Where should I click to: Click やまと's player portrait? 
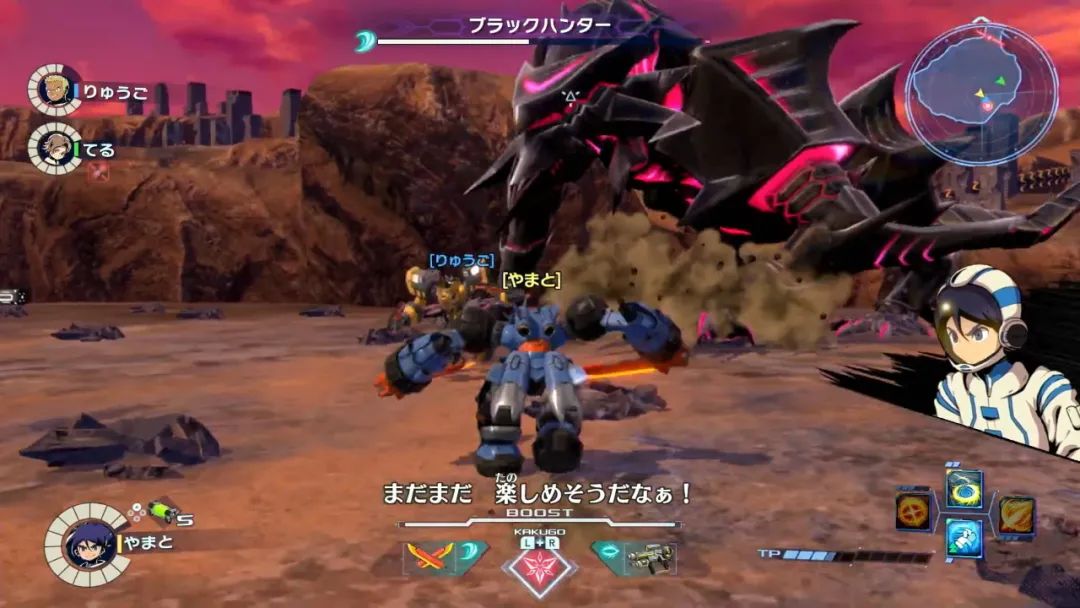[x=87, y=544]
